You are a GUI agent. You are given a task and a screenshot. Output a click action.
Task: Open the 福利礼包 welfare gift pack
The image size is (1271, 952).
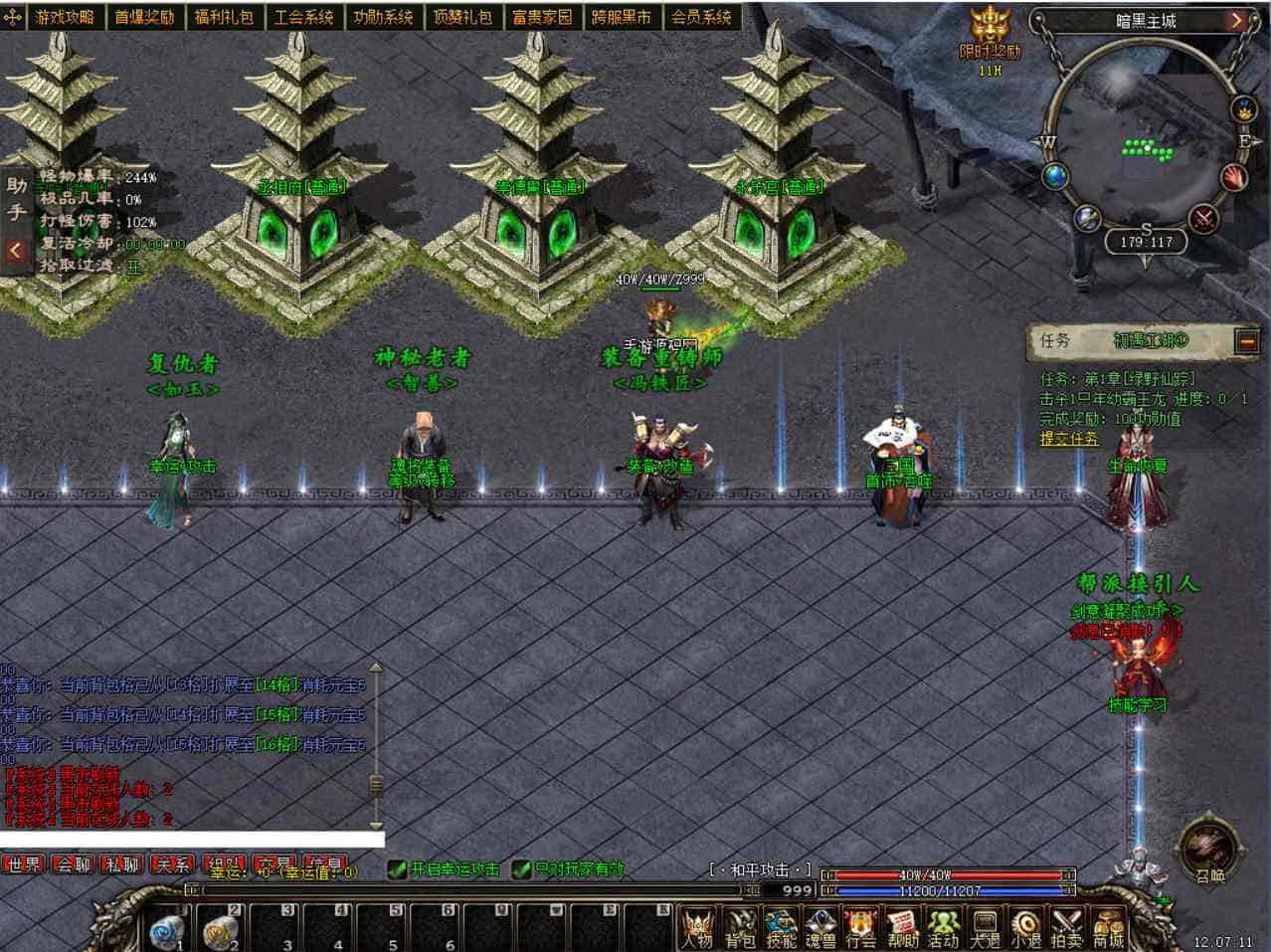tap(223, 17)
